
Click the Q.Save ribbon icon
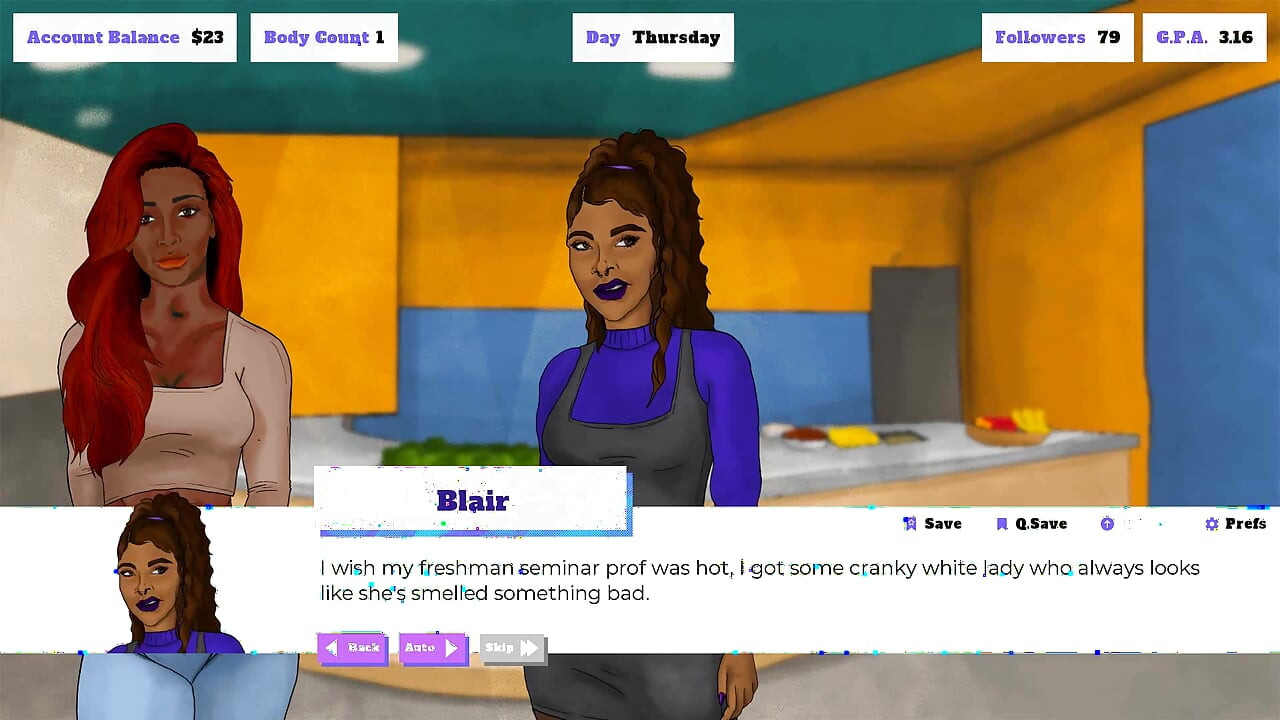click(1002, 523)
